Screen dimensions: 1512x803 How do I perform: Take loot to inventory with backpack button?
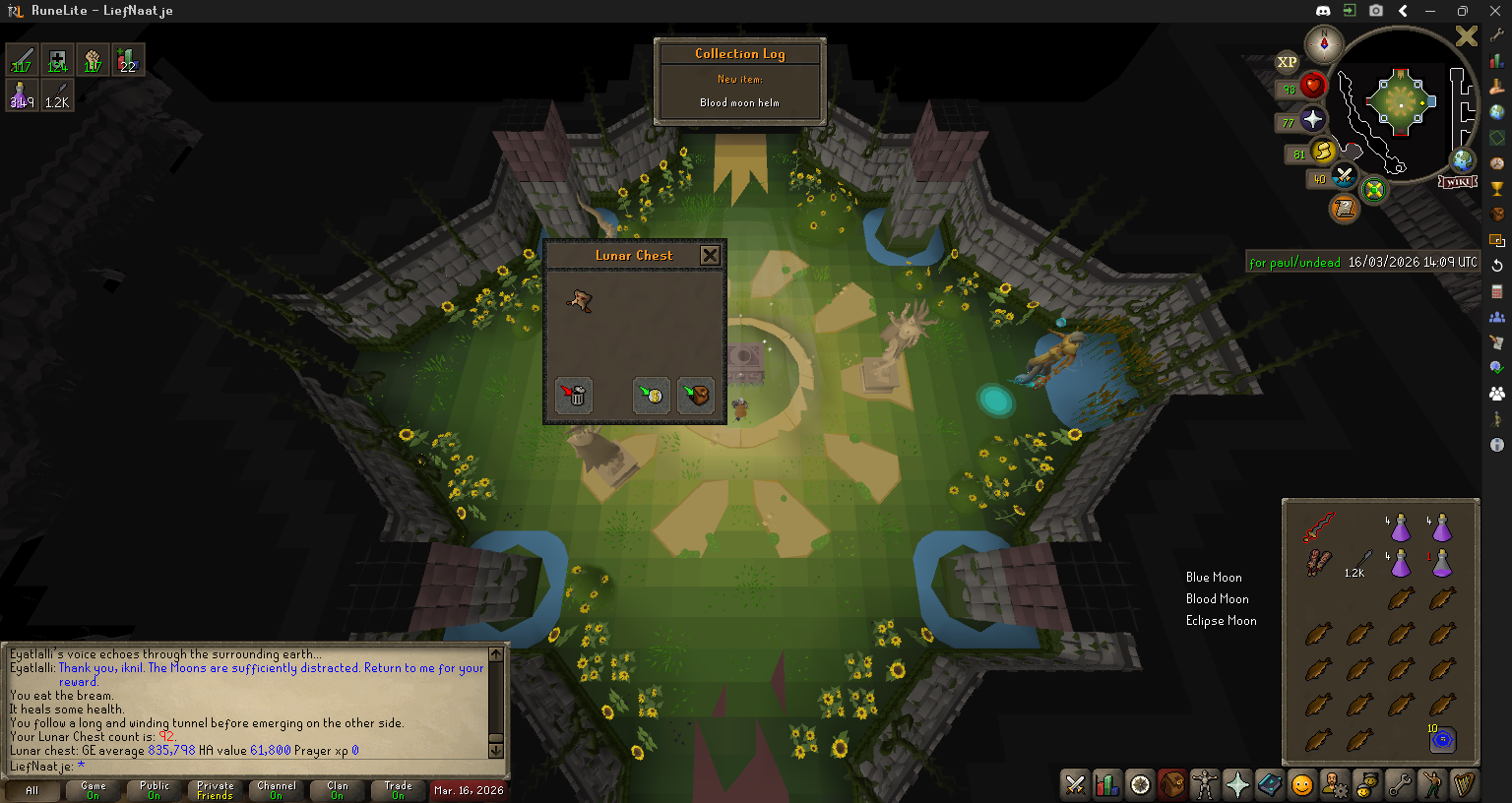click(x=696, y=396)
